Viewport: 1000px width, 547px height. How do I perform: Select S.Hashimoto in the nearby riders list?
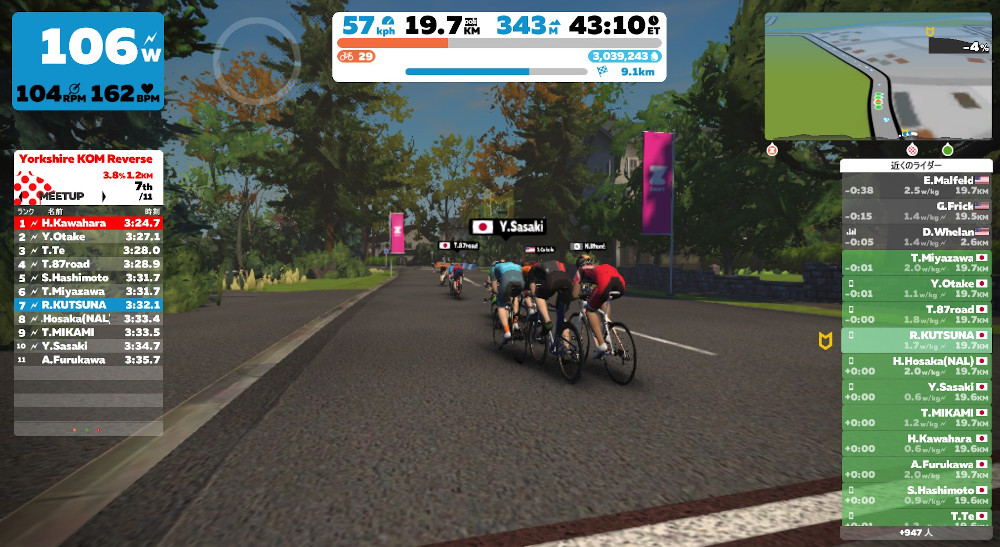pos(915,496)
